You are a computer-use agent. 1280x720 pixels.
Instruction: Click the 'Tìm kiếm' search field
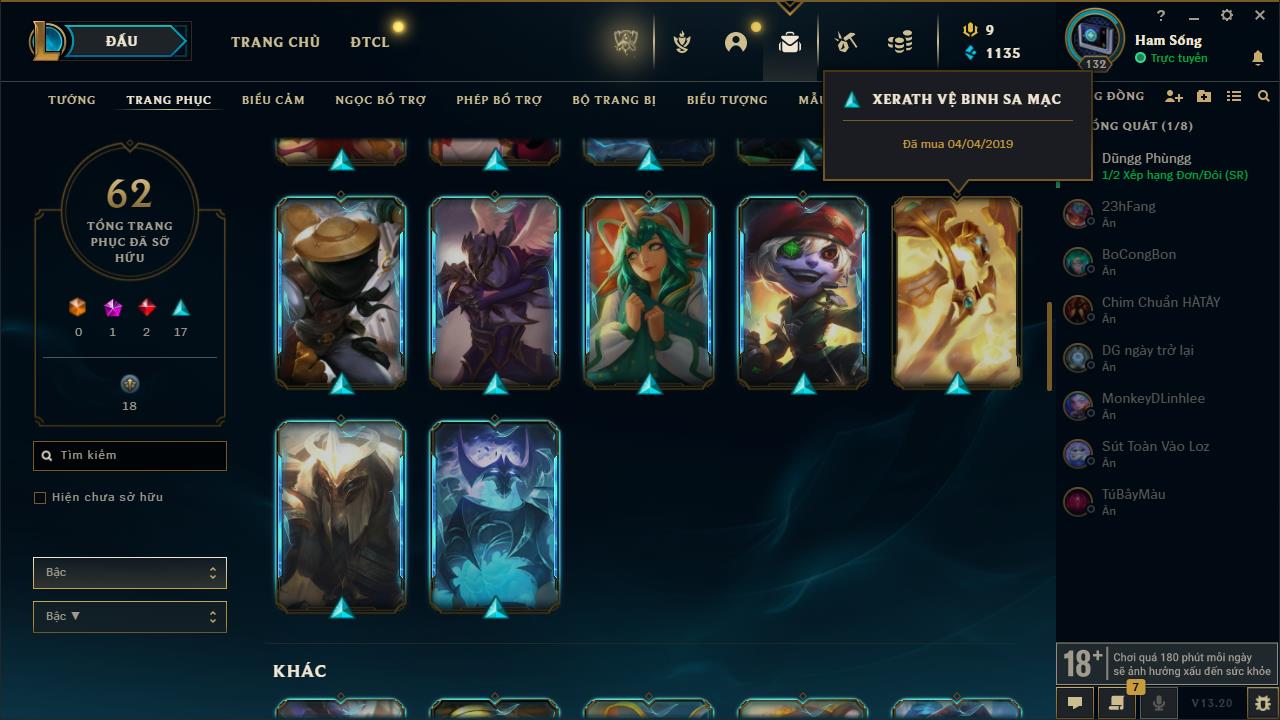(x=129, y=455)
